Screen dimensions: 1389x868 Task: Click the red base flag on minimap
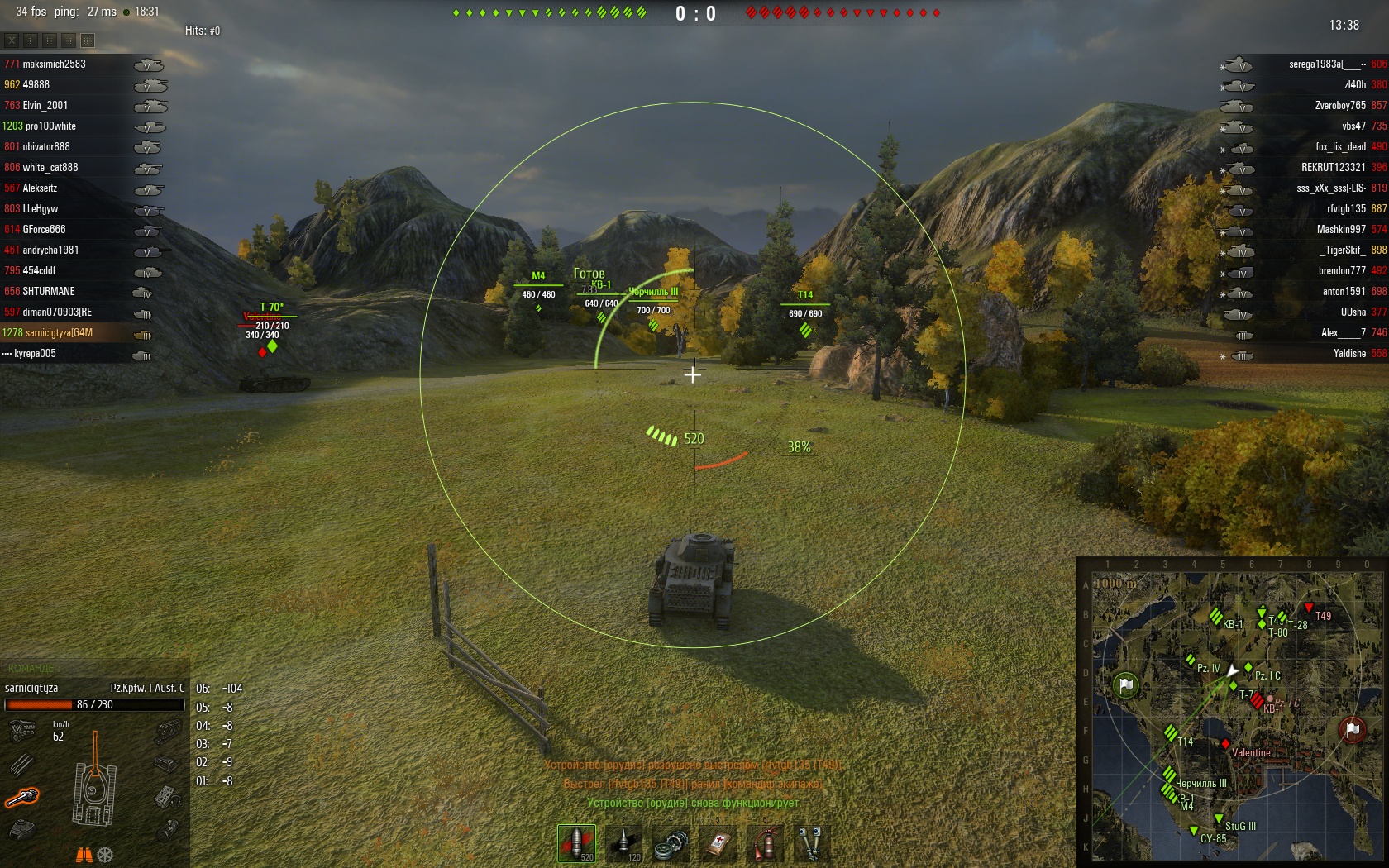(x=1353, y=730)
